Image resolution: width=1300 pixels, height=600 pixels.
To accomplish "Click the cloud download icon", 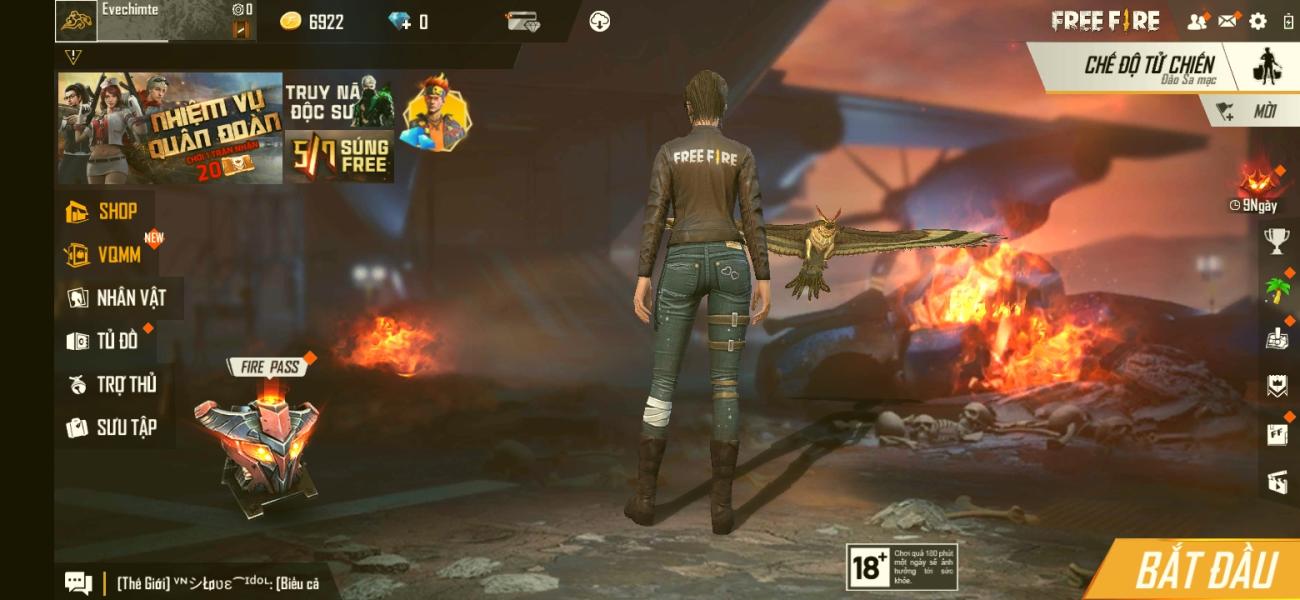I will [x=599, y=21].
